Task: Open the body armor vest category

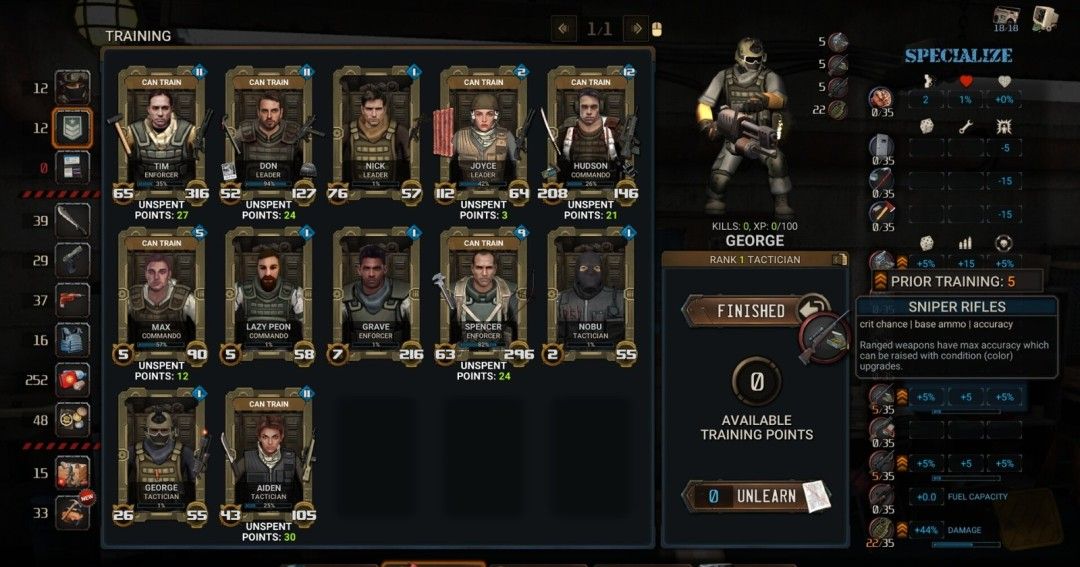Action: tap(73, 340)
